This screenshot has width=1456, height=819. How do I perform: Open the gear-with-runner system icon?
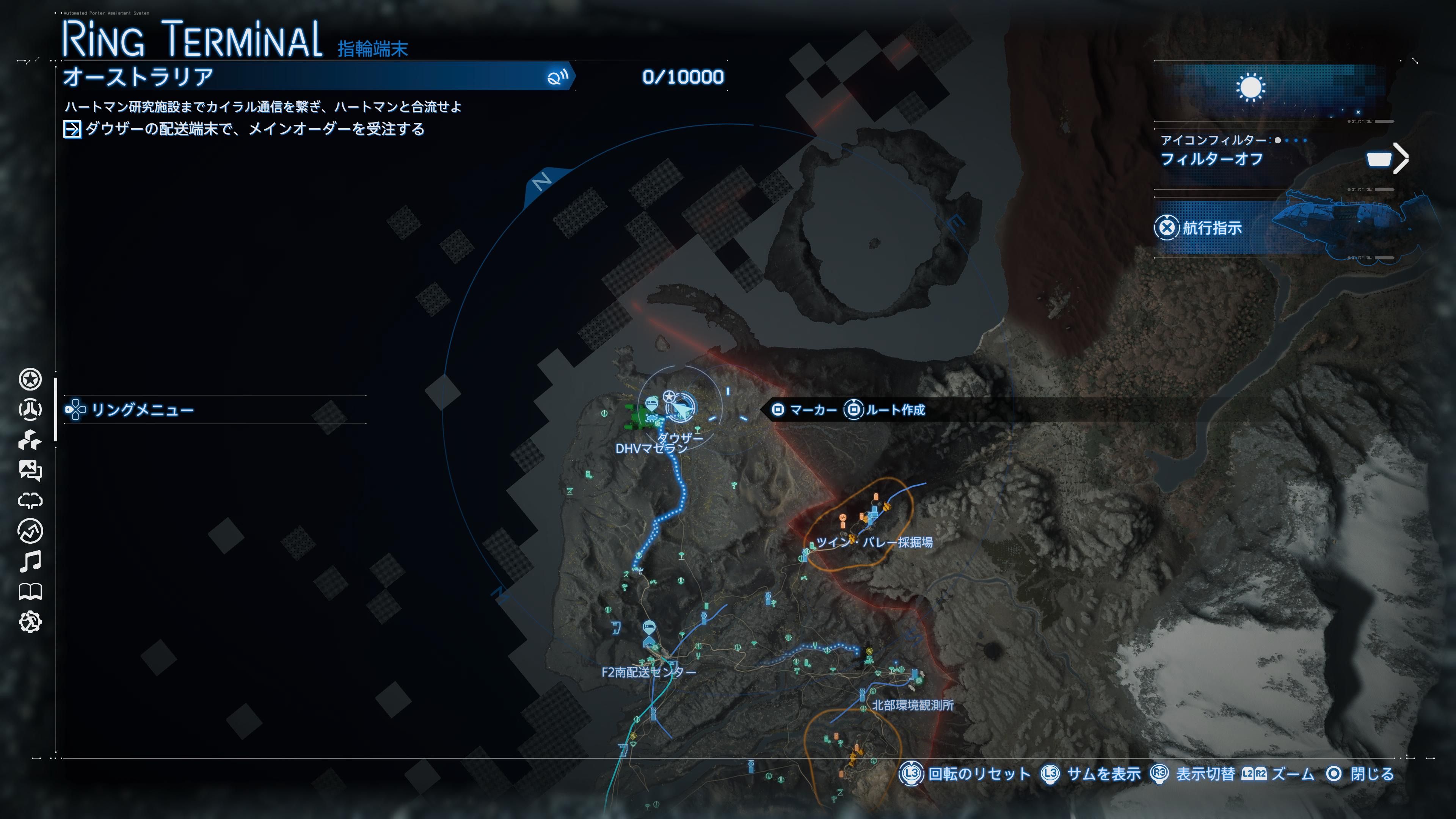click(x=30, y=622)
